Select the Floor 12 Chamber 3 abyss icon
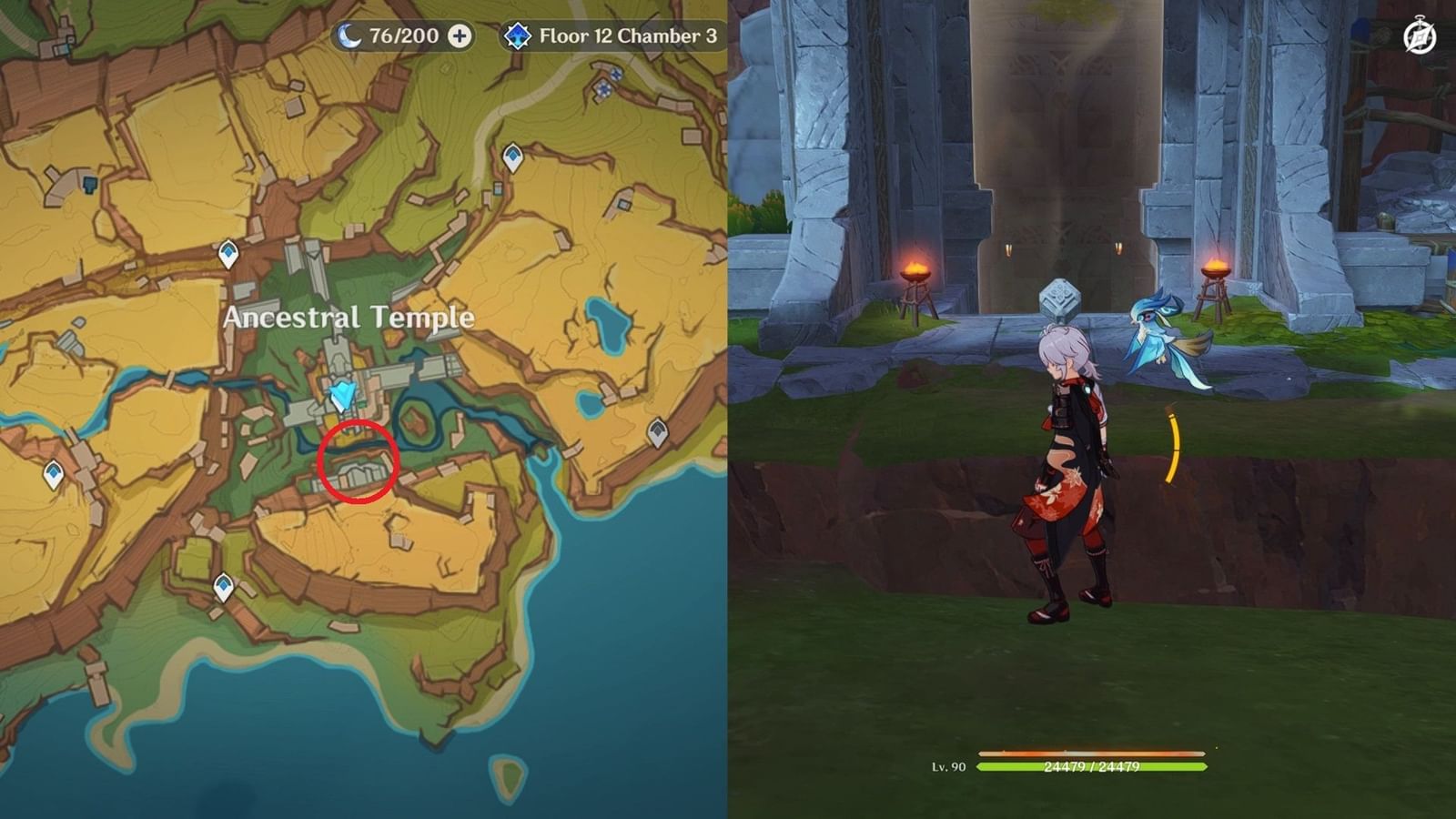Image resolution: width=1456 pixels, height=819 pixels. coord(517,36)
